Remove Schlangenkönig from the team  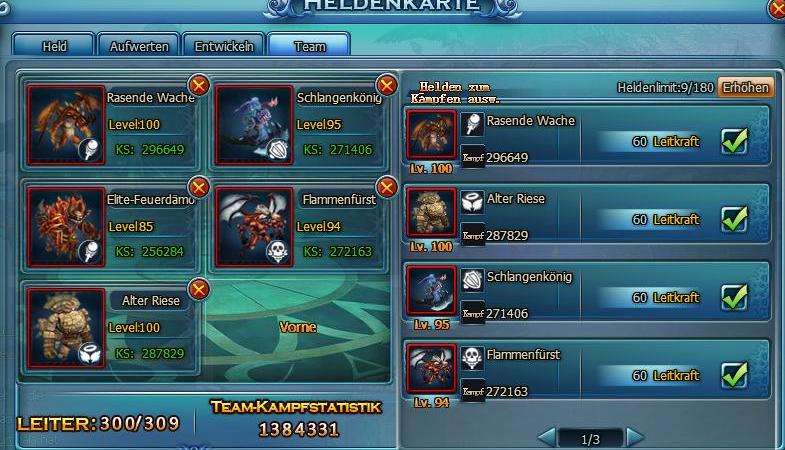click(x=386, y=86)
